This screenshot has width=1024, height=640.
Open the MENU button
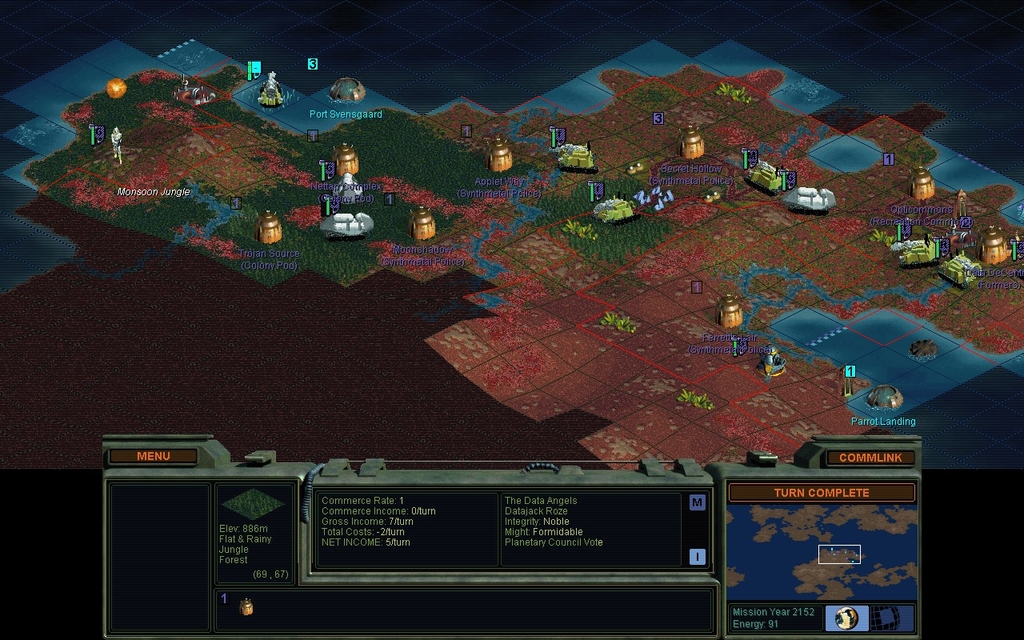(153, 456)
